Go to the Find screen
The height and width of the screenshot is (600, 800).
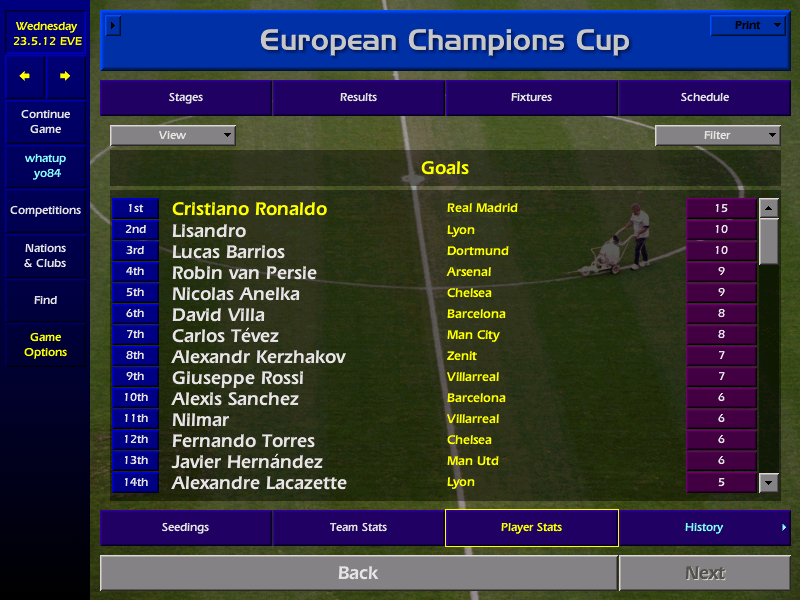[46, 300]
